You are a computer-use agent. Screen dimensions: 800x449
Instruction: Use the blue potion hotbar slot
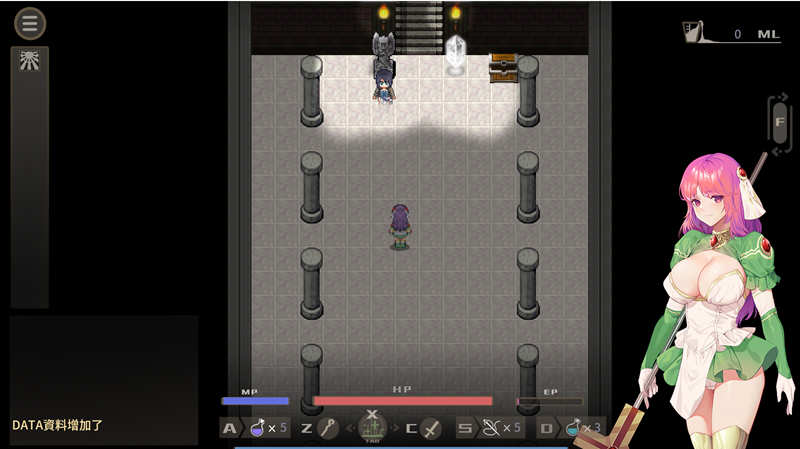[x=573, y=429]
